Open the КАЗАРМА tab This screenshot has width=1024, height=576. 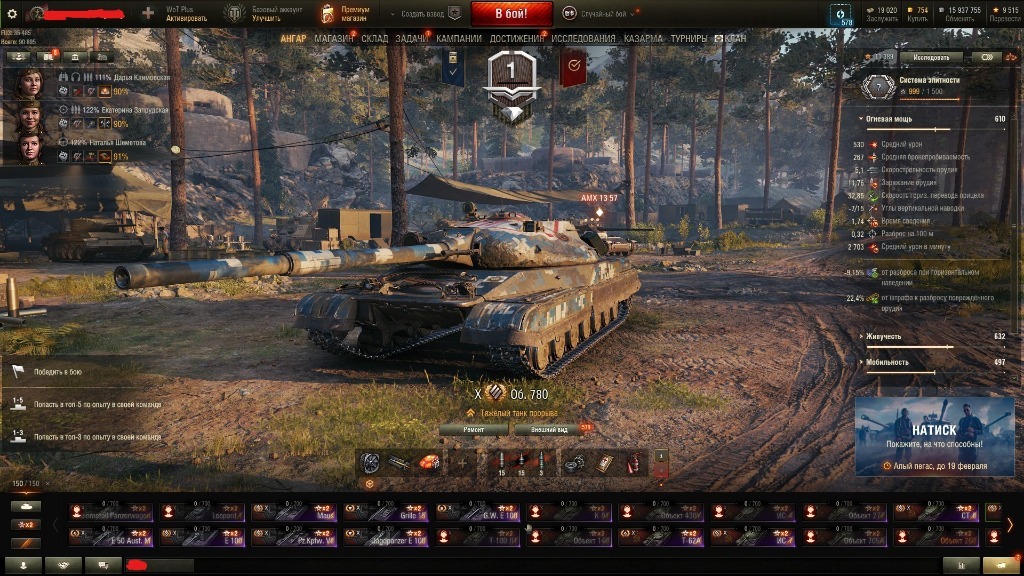click(x=643, y=39)
